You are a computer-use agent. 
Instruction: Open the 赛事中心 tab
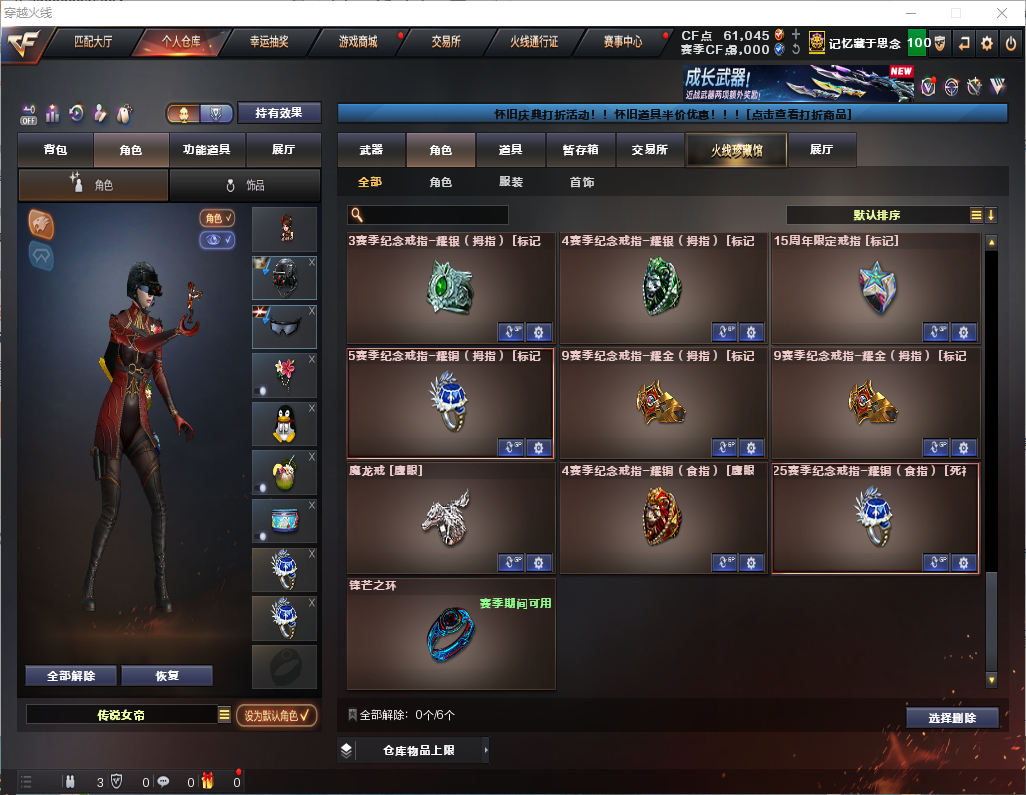pos(622,42)
